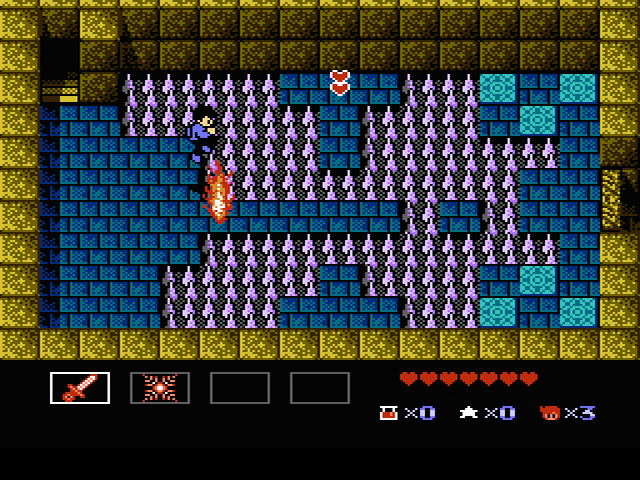Choose the starburst item slot
Screen dimensions: 640x480
[x=160, y=388]
